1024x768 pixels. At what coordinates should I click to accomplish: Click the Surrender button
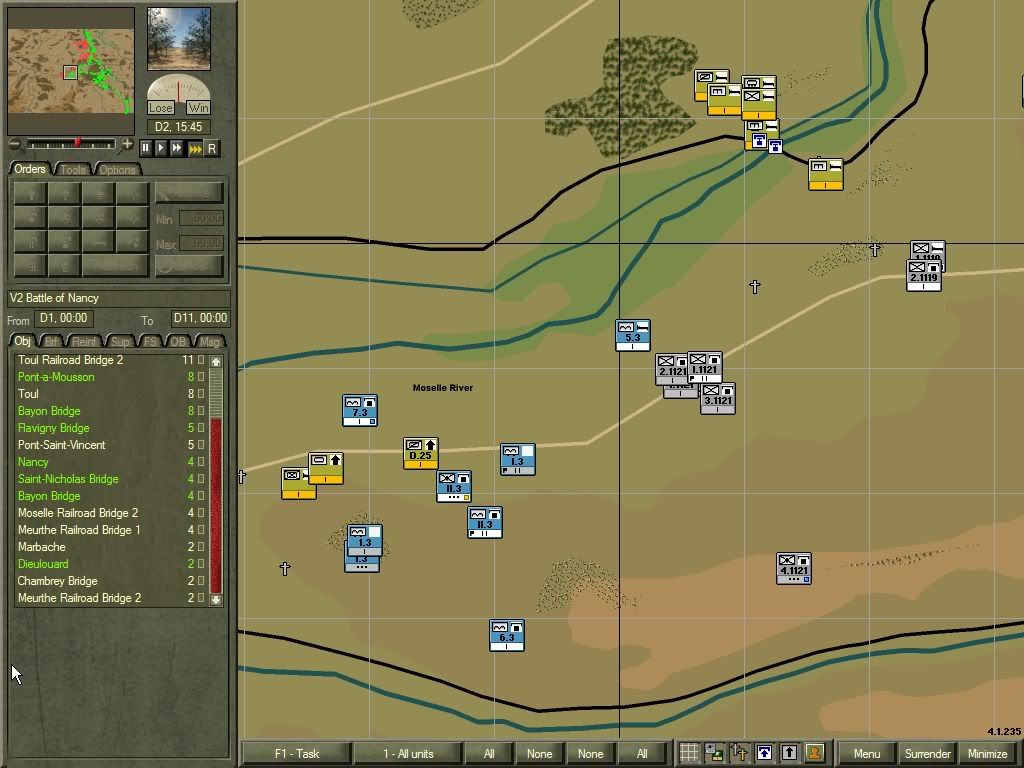click(x=927, y=753)
